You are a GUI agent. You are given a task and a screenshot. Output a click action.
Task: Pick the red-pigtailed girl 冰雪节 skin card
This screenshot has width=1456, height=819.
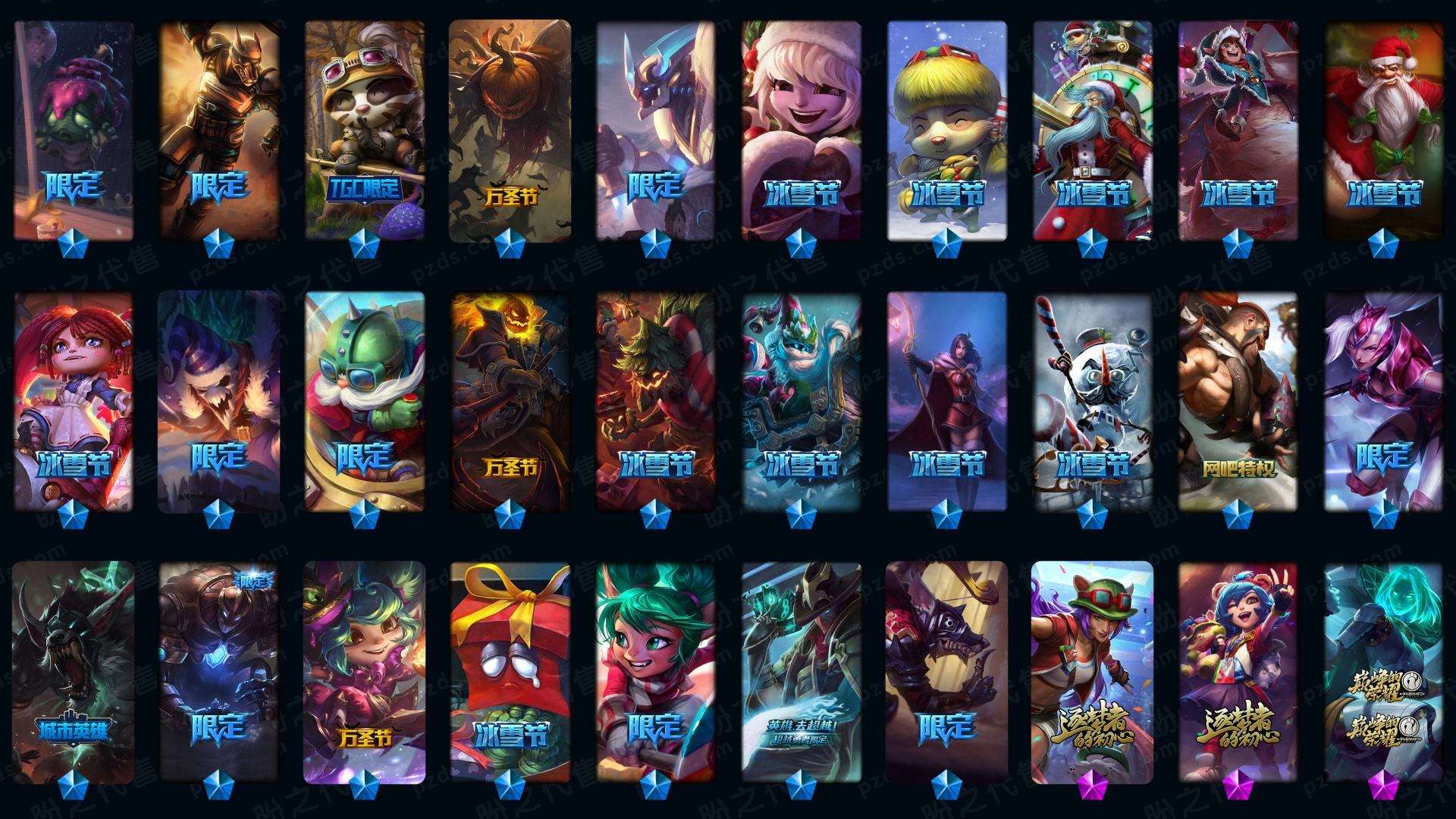point(74,402)
